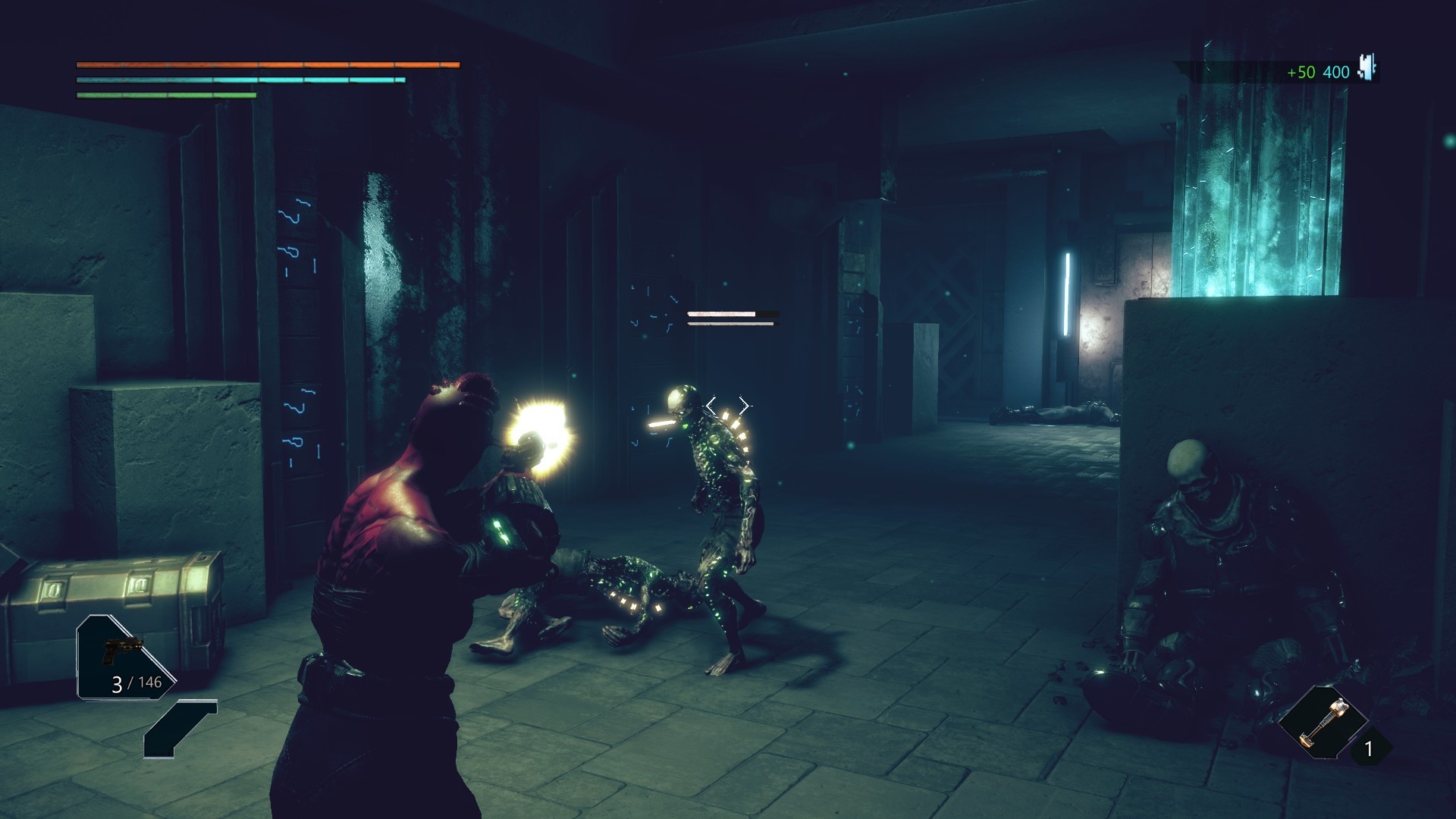
Task: Select the 400 currency total label
Action: [1335, 73]
